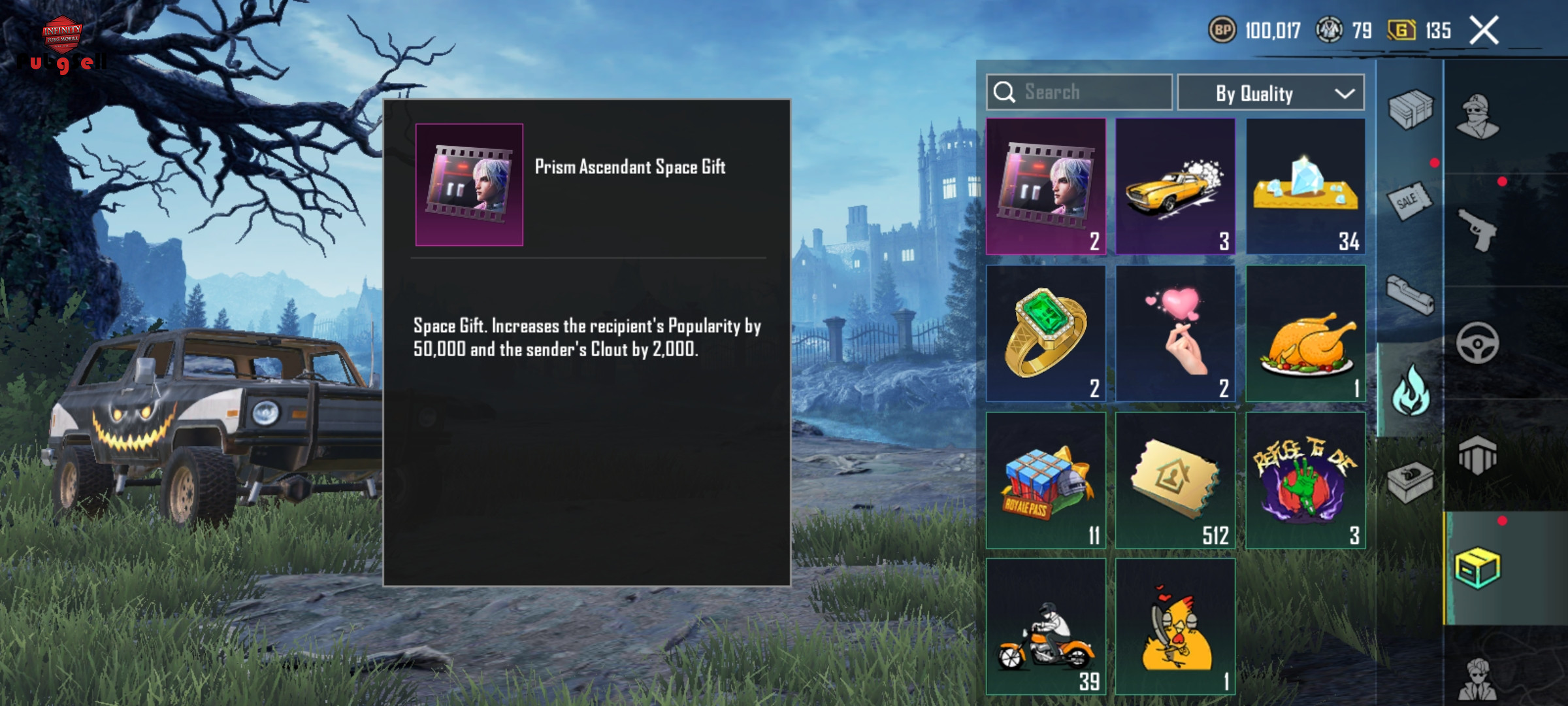Open the pistol weapons tab
This screenshot has height=706, width=1568.
coord(1478,230)
